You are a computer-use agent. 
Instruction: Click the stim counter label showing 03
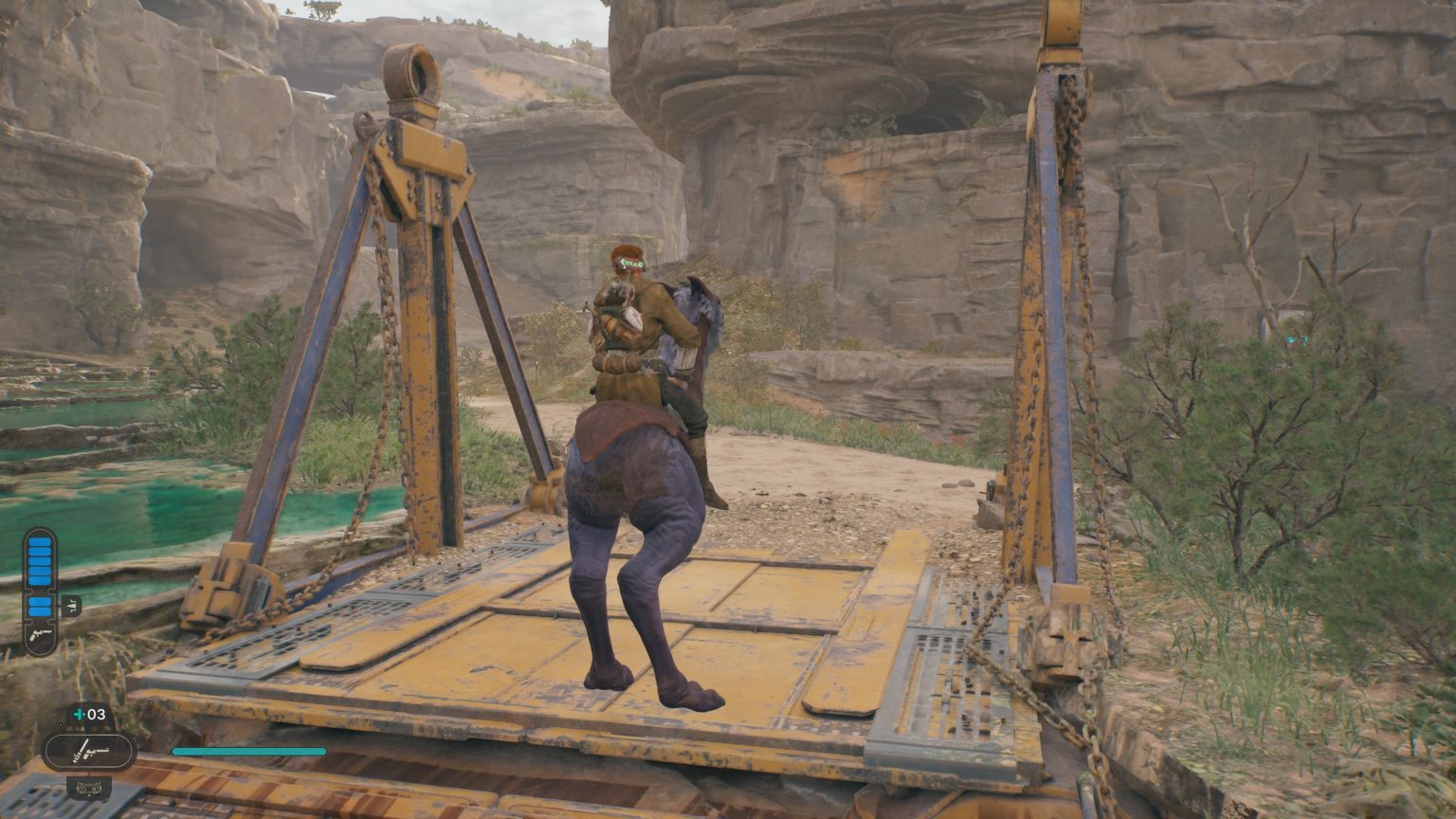96,715
